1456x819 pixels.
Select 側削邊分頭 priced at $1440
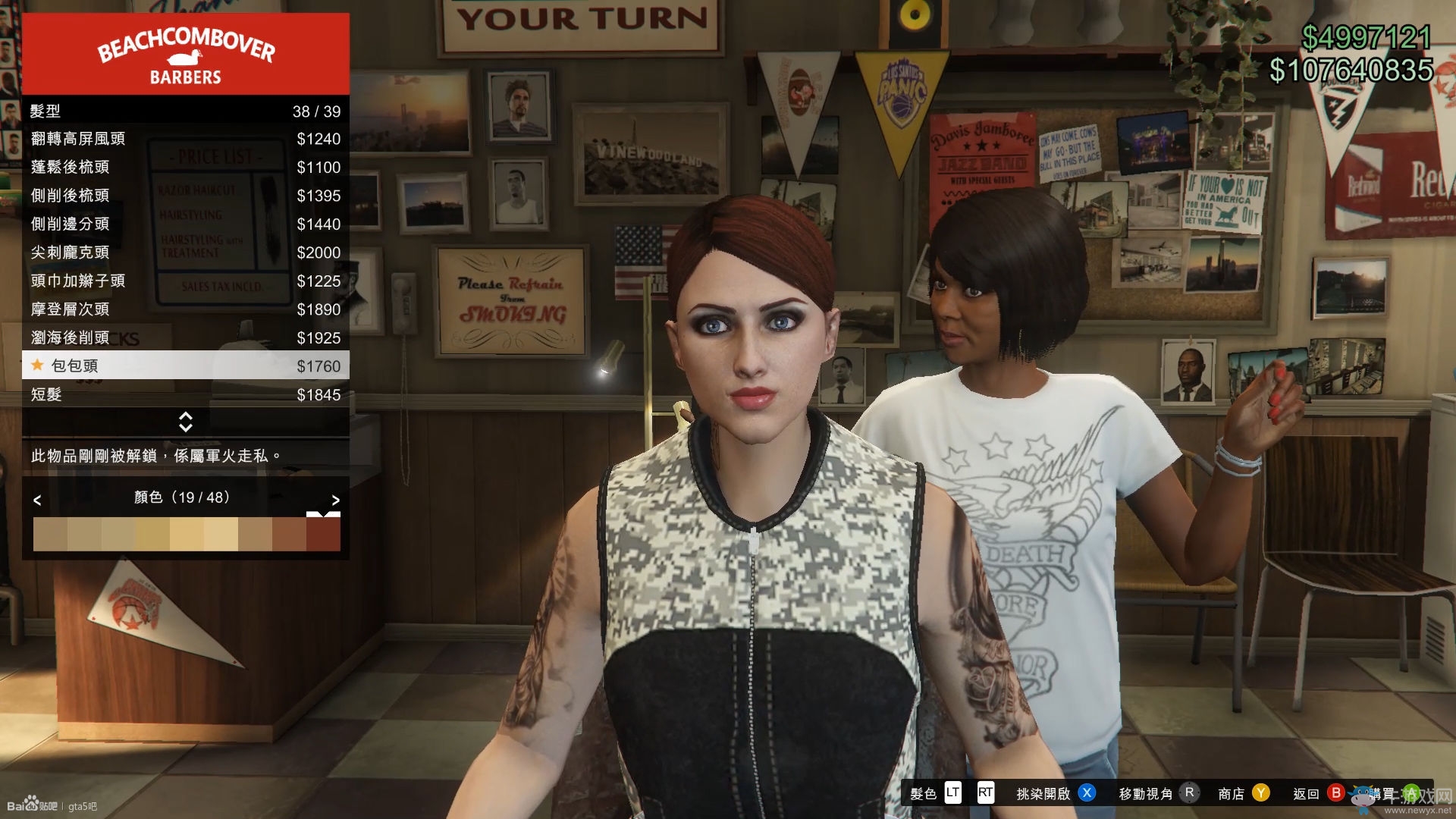click(186, 224)
